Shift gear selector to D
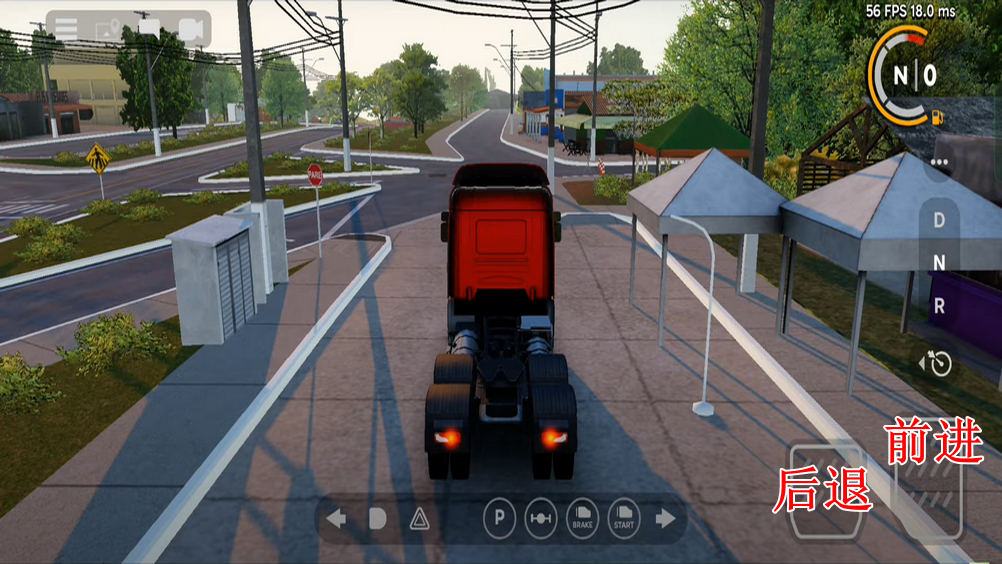The height and width of the screenshot is (564, 1002). 939,219
